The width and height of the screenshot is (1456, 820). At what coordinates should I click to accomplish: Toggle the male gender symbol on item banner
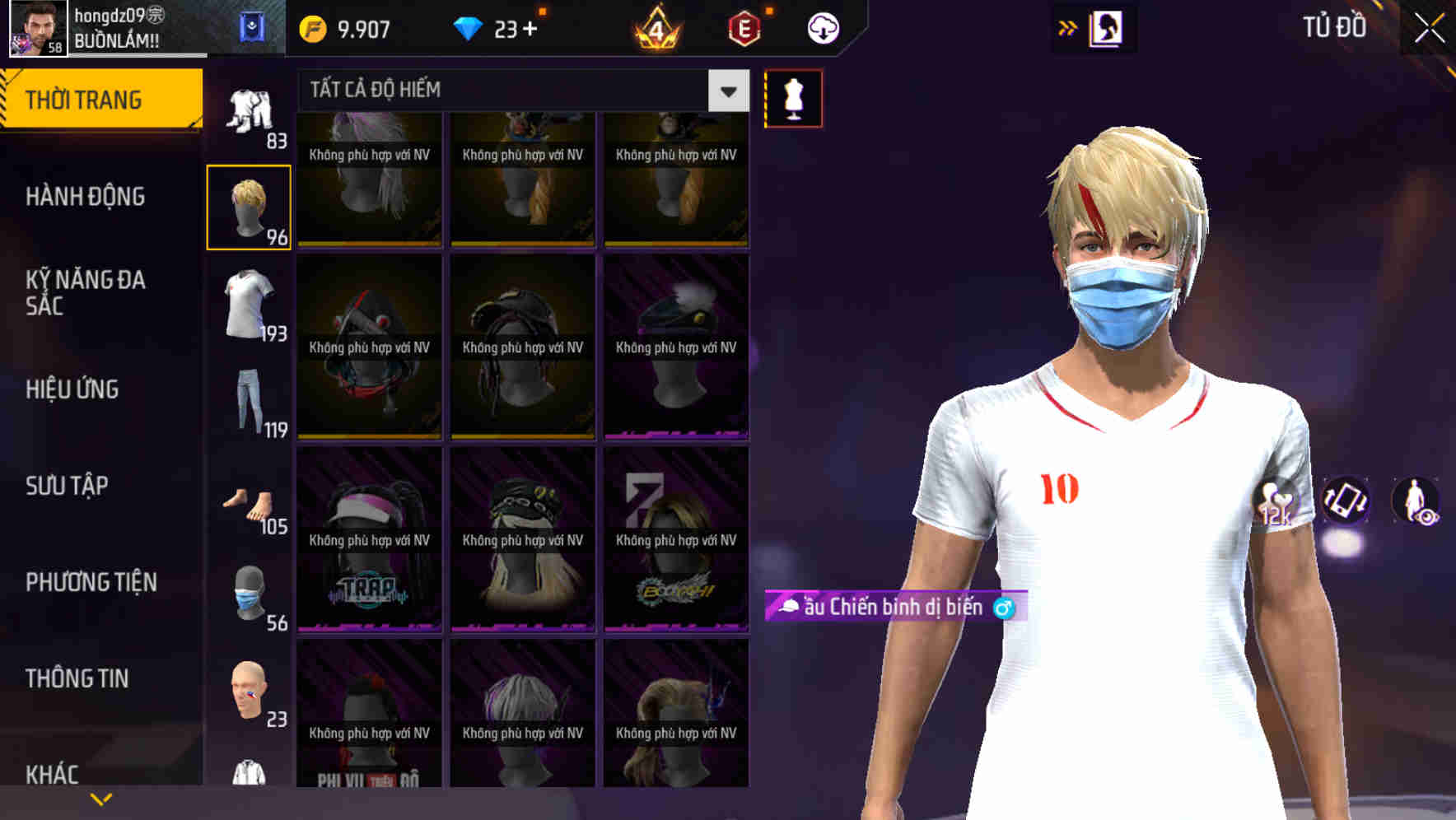pyautogui.click(x=1004, y=609)
